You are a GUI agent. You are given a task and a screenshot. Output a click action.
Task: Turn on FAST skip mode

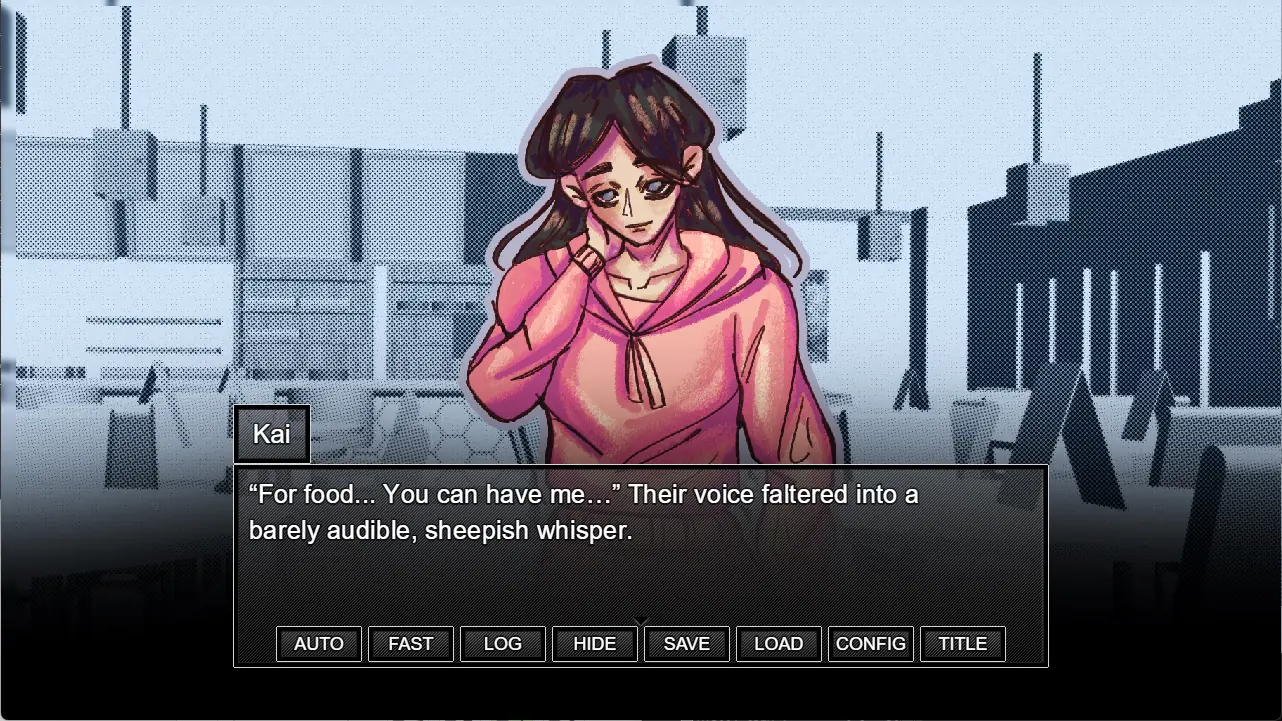pos(411,644)
